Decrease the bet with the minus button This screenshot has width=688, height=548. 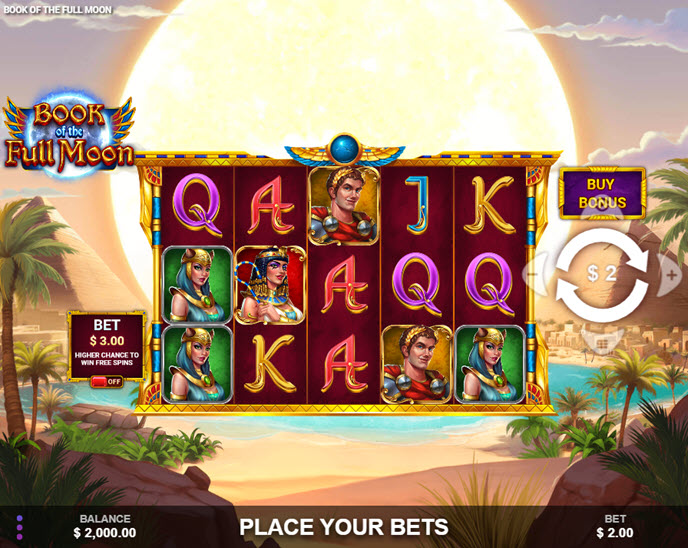point(532,273)
